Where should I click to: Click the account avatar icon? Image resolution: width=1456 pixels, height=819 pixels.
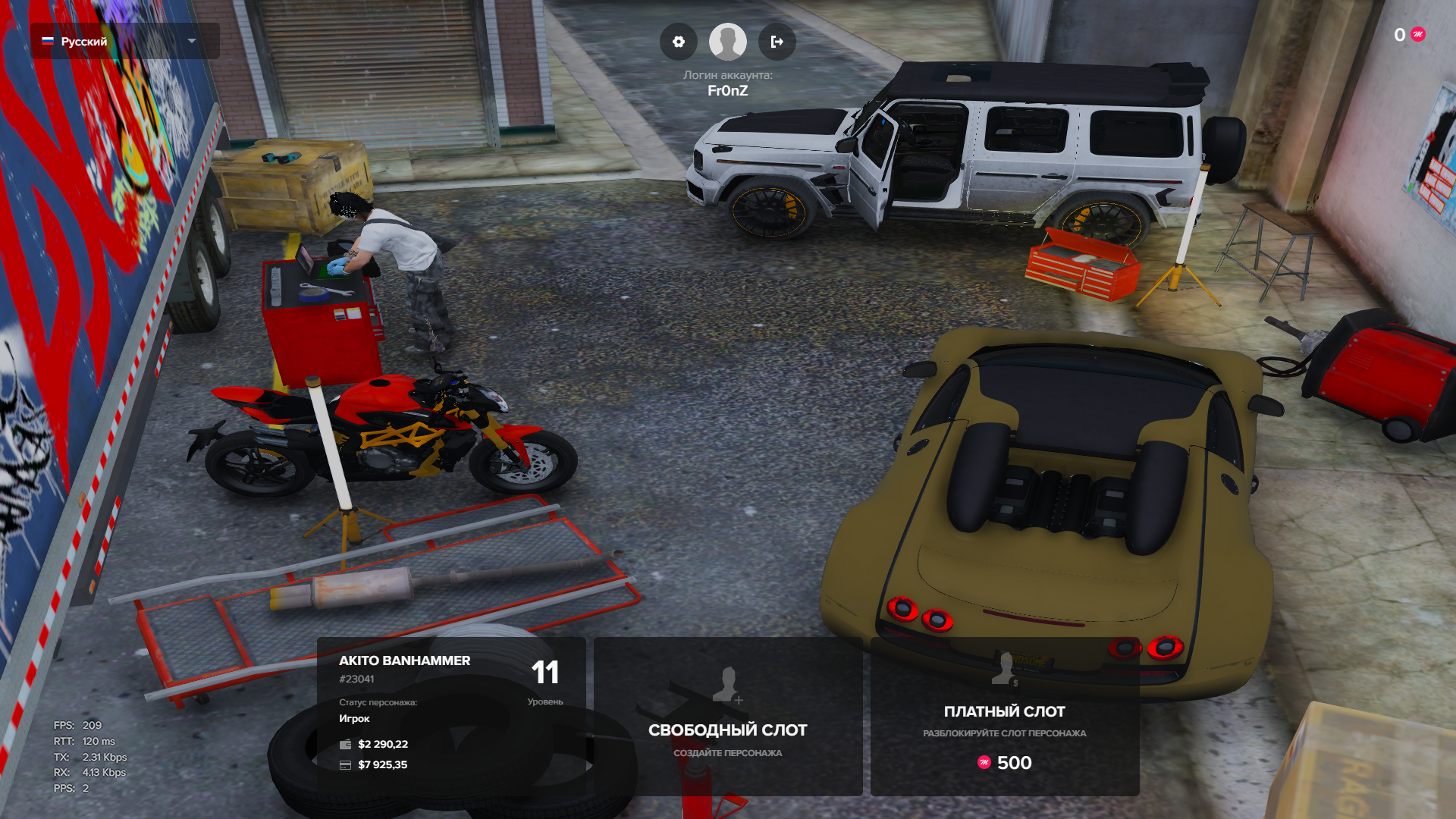tap(728, 42)
